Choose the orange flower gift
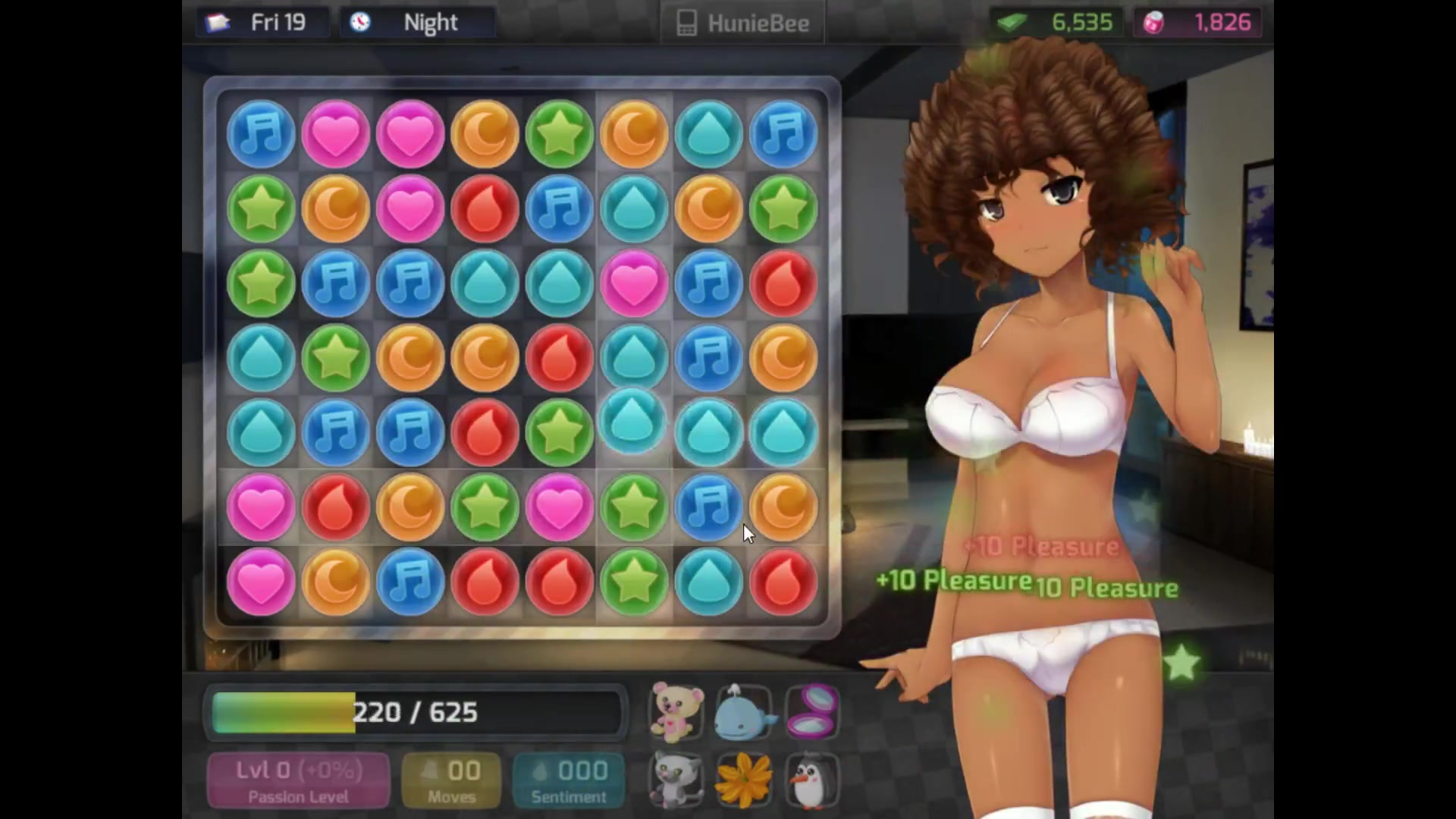 click(x=744, y=780)
